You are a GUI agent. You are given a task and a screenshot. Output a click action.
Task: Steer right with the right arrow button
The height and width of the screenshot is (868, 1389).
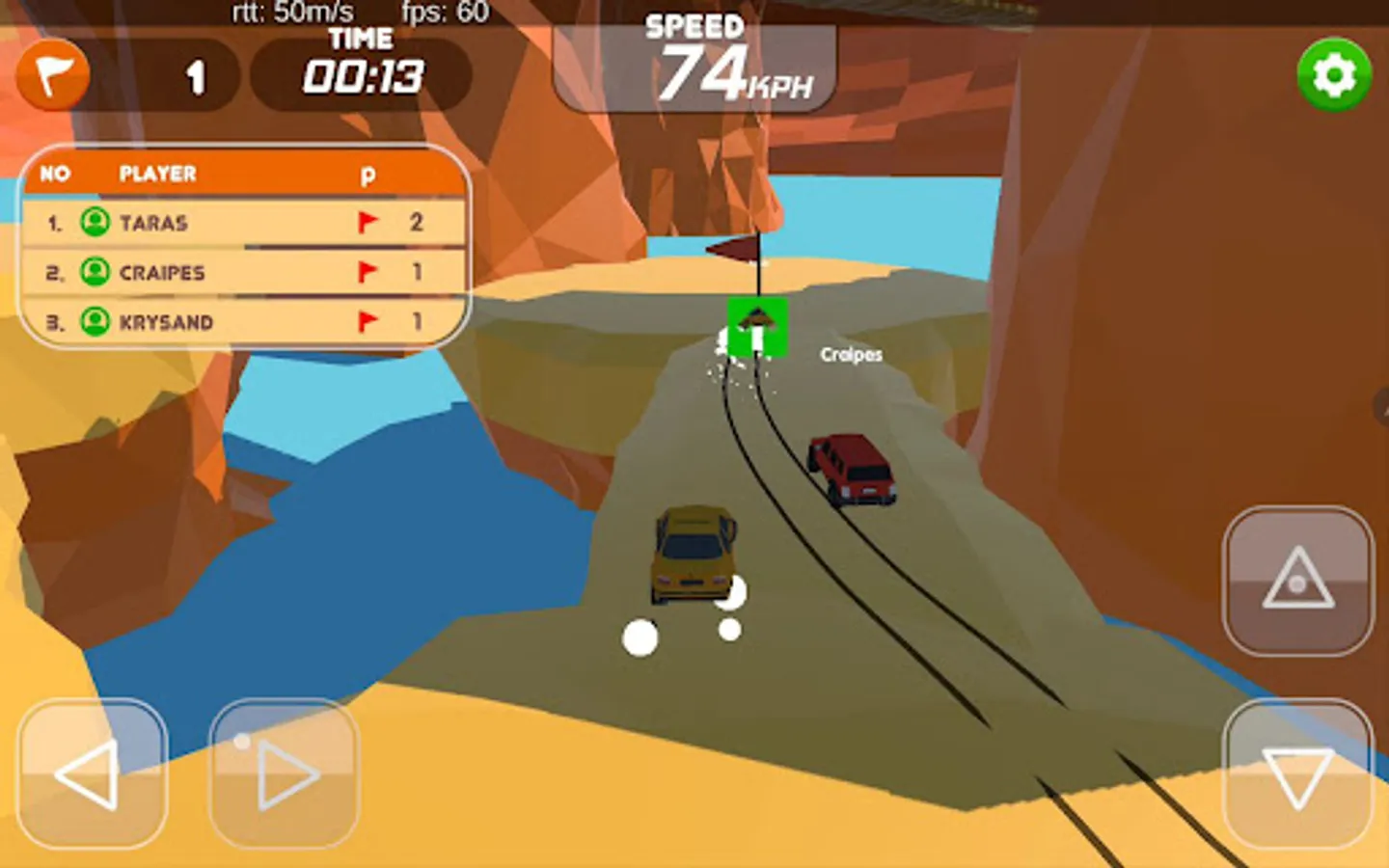point(285,773)
